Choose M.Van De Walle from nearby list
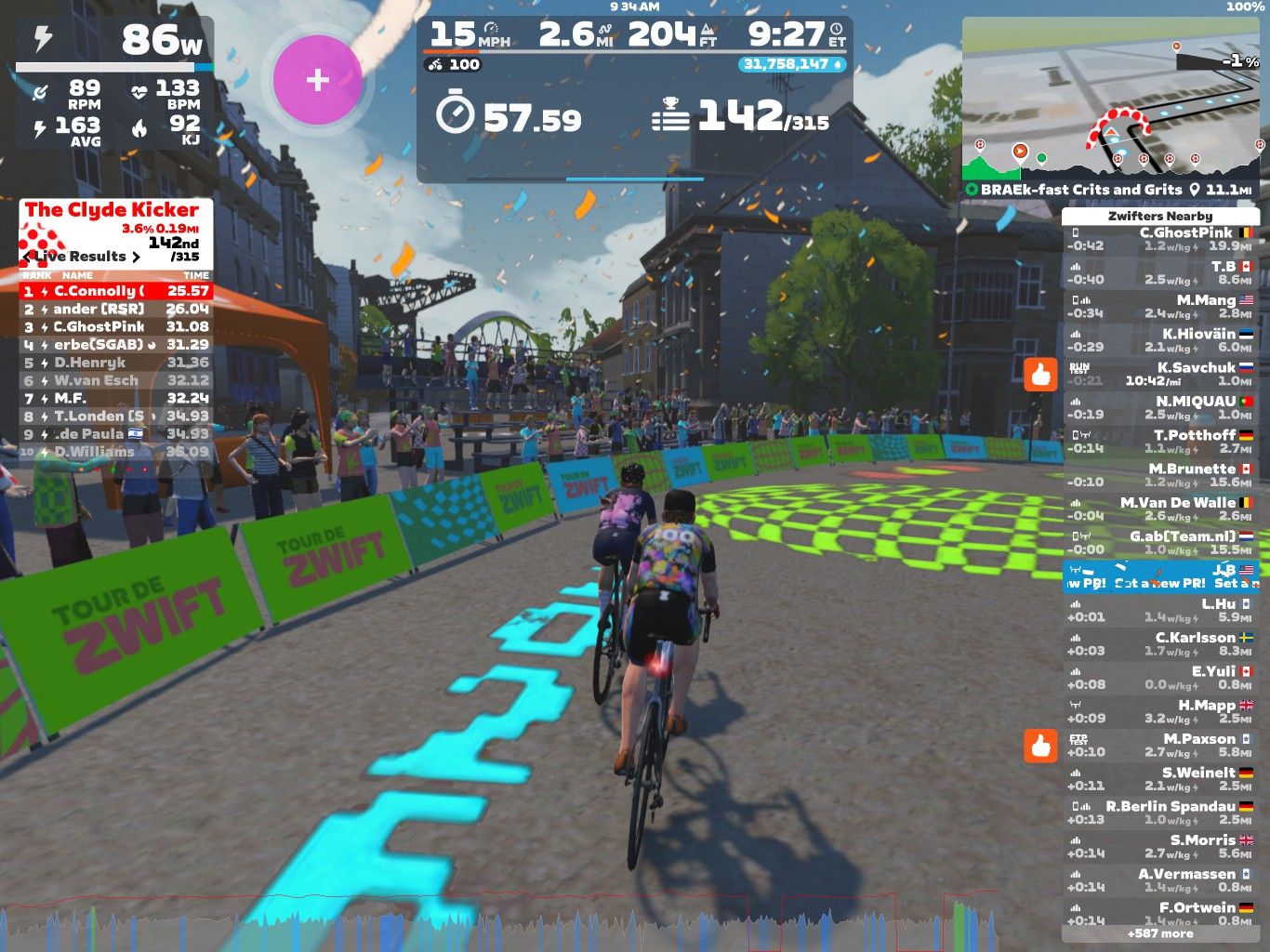Viewport: 1270px width, 952px height. tap(1159, 509)
